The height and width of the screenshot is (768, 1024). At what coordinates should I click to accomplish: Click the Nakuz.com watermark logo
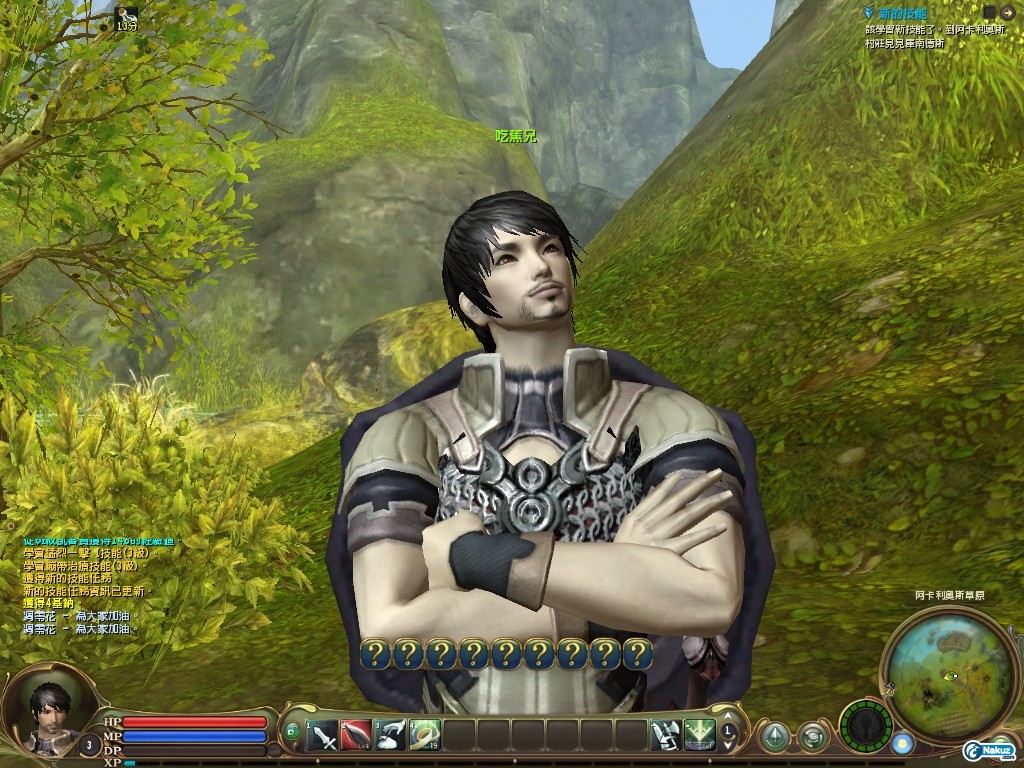[x=990, y=751]
